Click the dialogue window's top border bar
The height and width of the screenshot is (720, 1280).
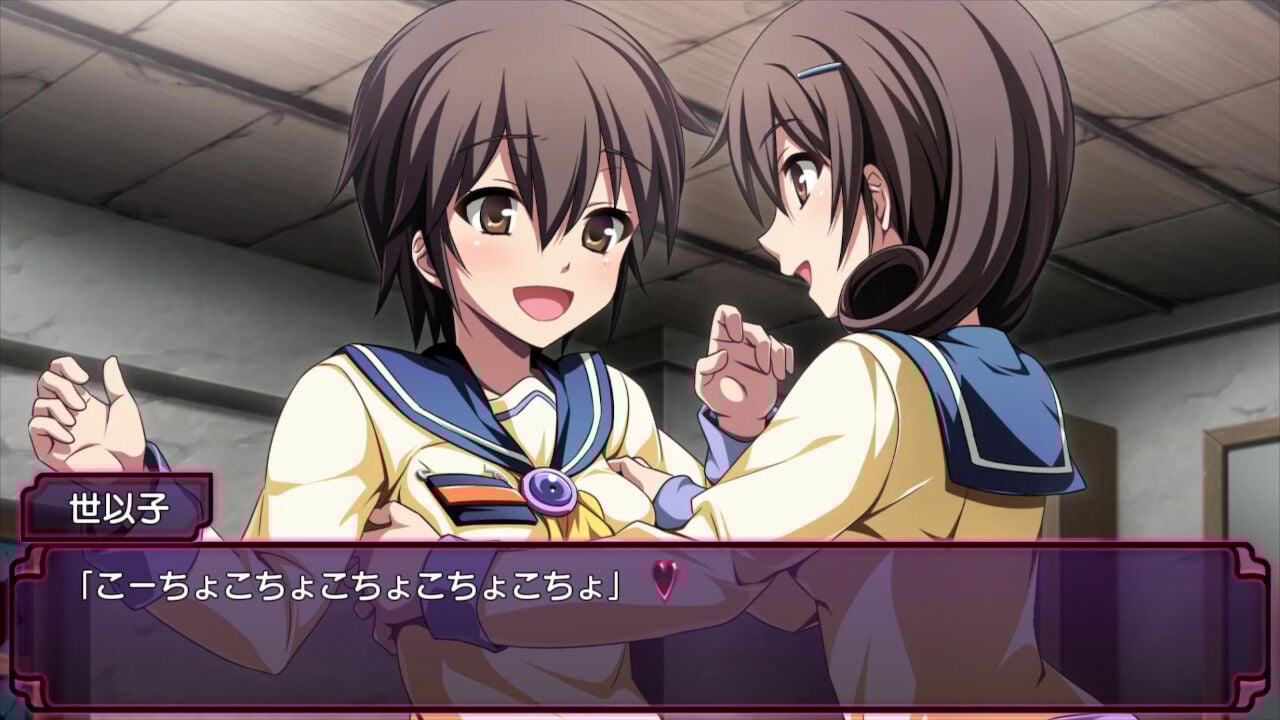pyautogui.click(x=640, y=548)
